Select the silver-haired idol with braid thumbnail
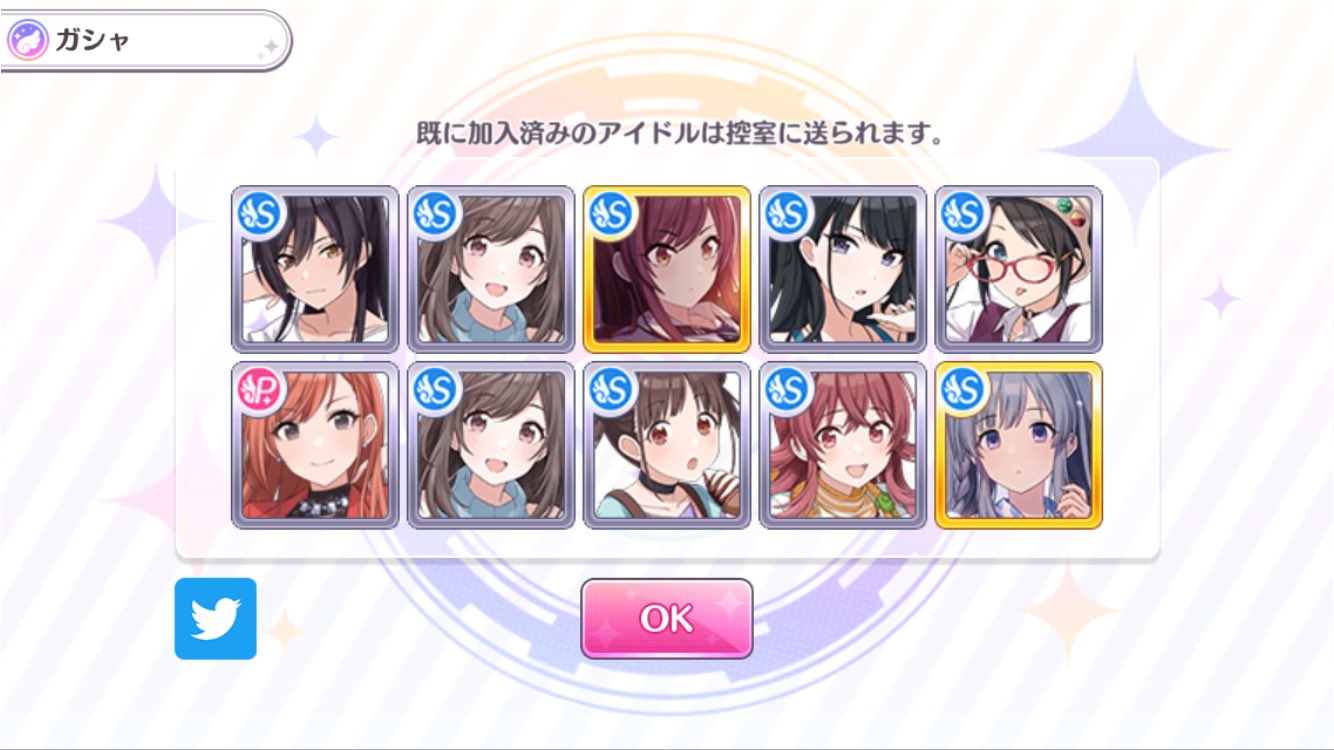The height and width of the screenshot is (750, 1334). coord(1019,450)
